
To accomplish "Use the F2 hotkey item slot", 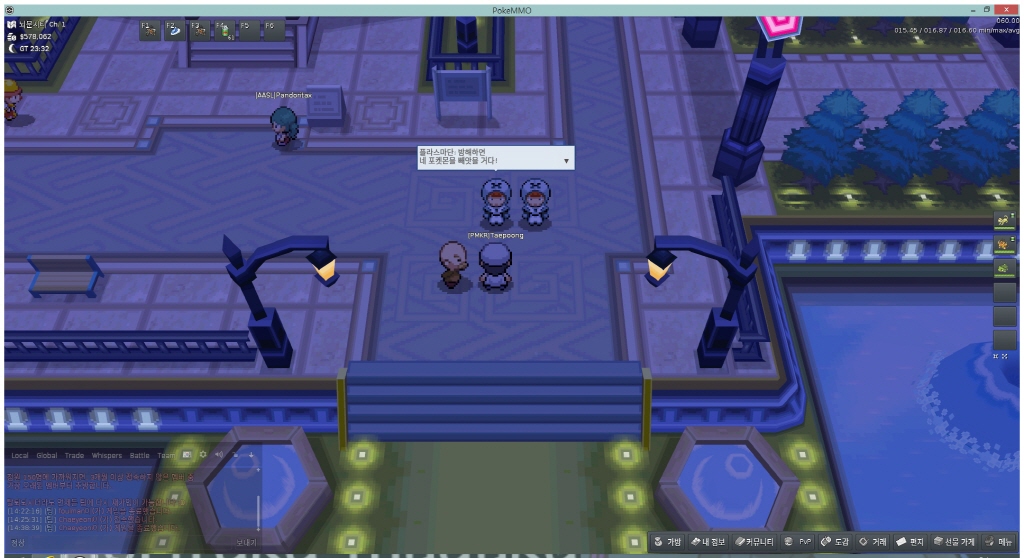I will point(175,30).
